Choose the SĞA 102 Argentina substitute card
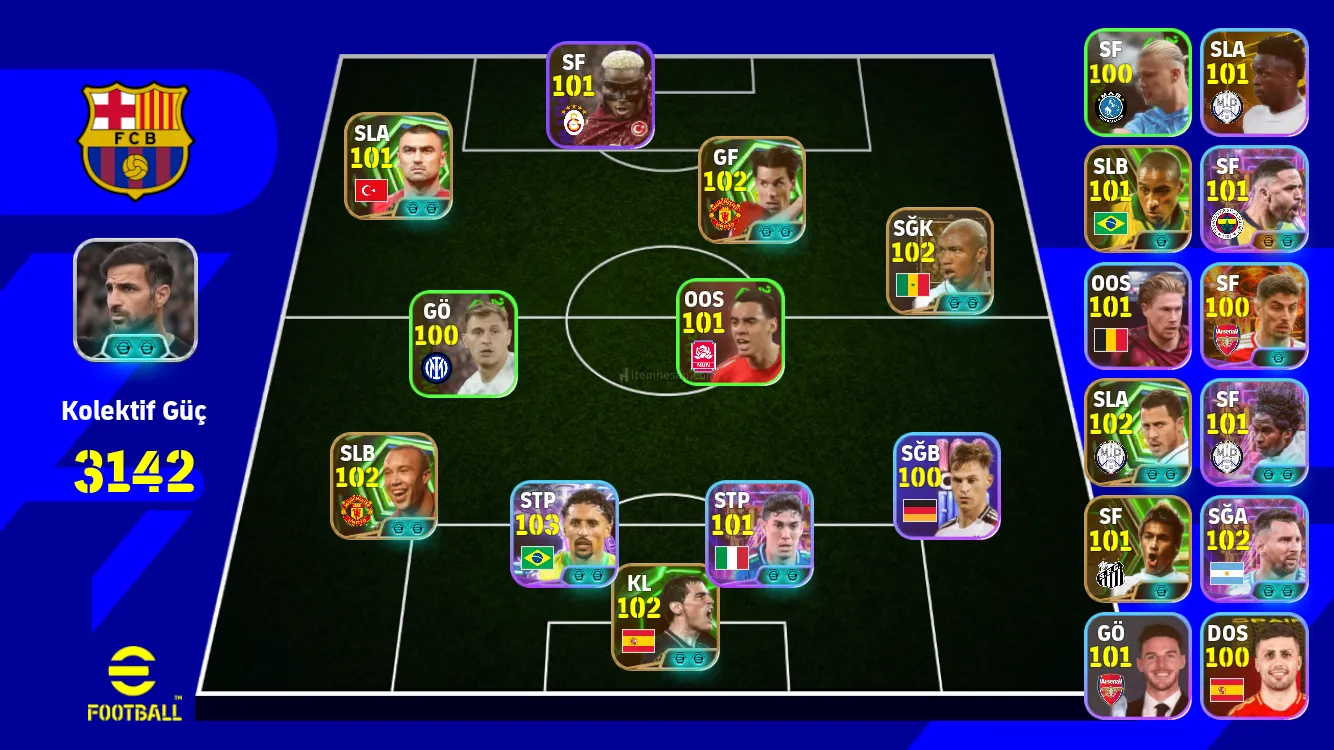Image resolution: width=1334 pixels, height=750 pixels. pyautogui.click(x=1254, y=549)
